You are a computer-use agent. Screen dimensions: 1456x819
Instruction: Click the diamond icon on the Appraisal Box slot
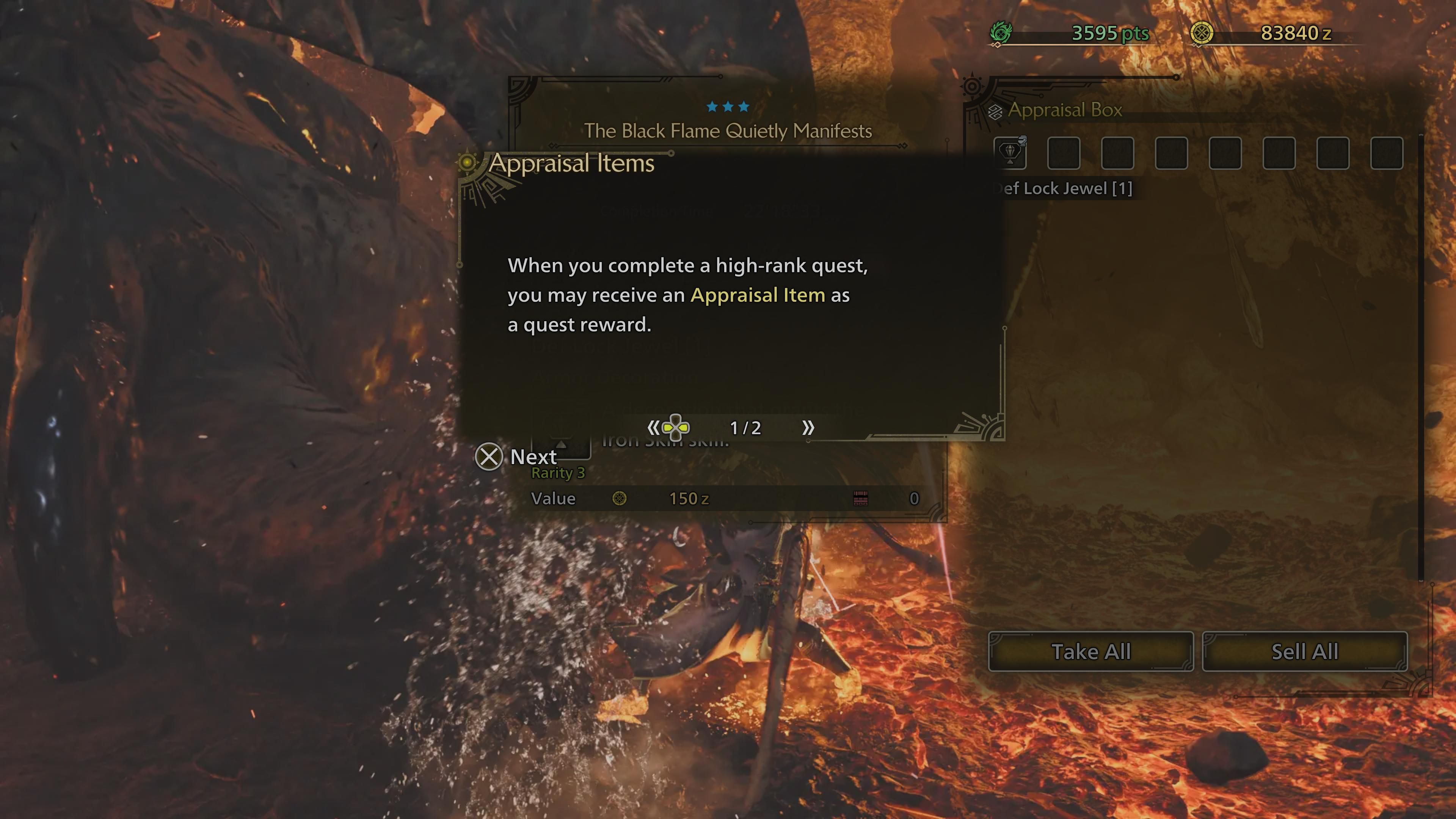(x=1011, y=152)
